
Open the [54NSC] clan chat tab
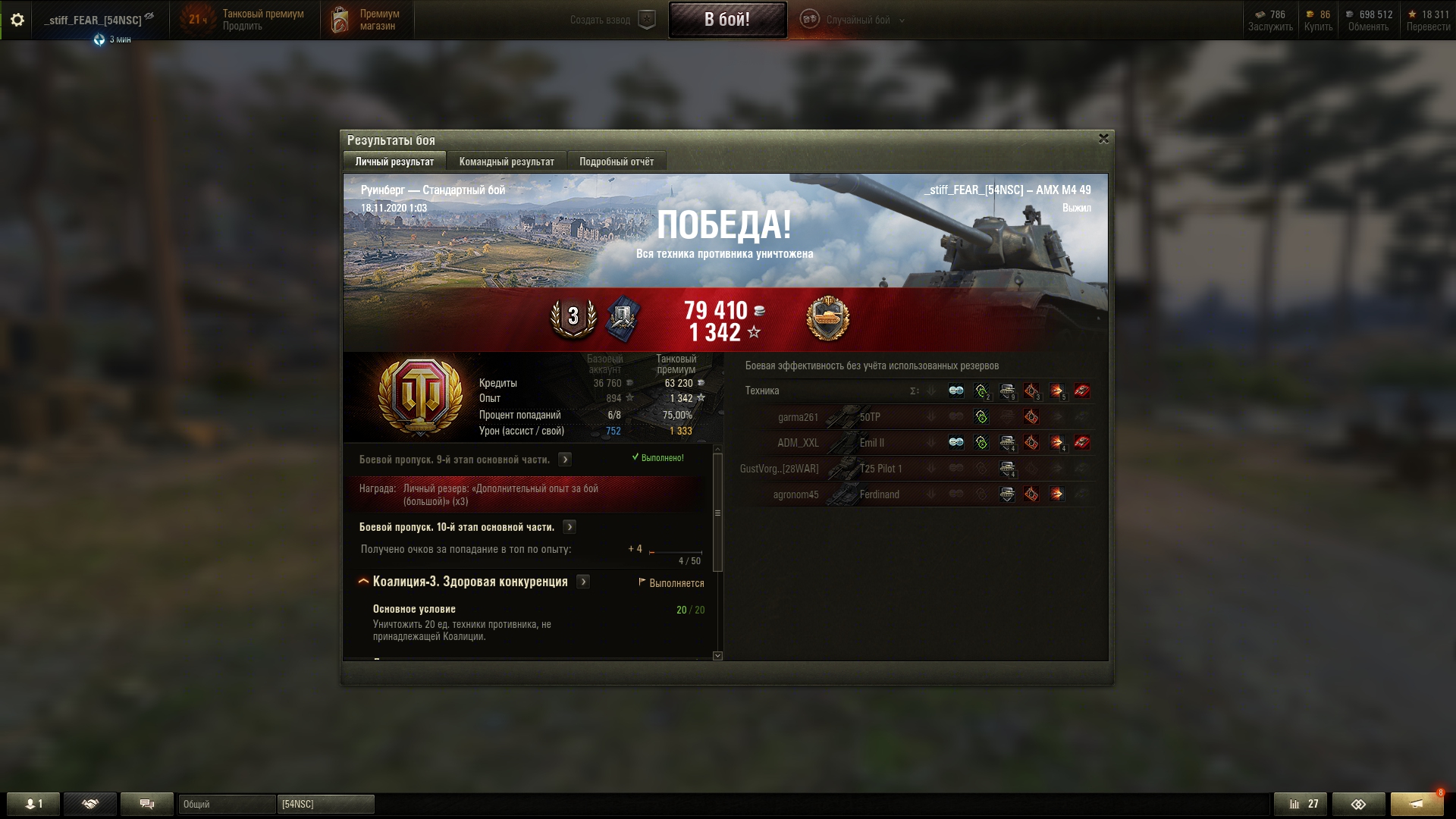coord(325,804)
